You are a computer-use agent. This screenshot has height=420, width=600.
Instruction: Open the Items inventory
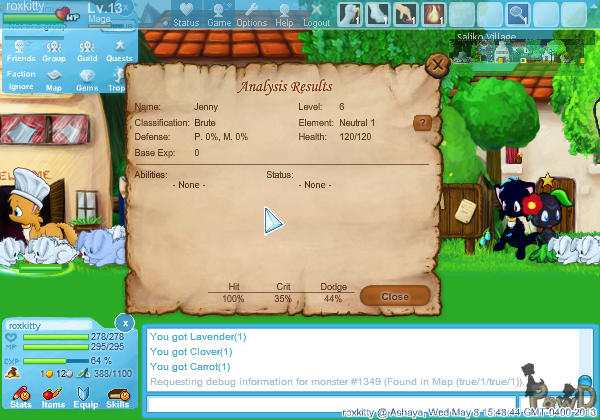tap(53, 397)
